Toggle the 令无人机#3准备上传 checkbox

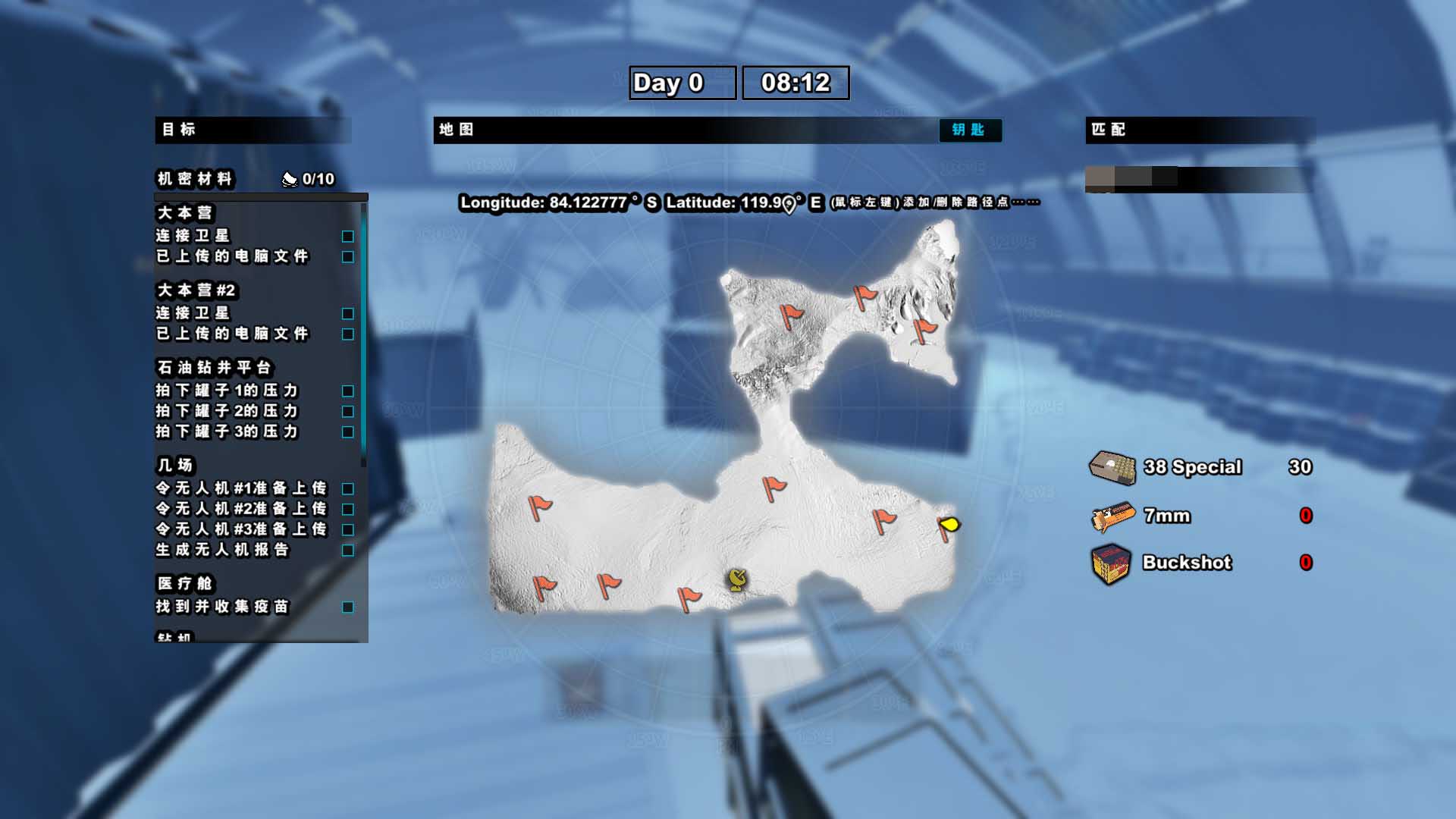[348, 530]
